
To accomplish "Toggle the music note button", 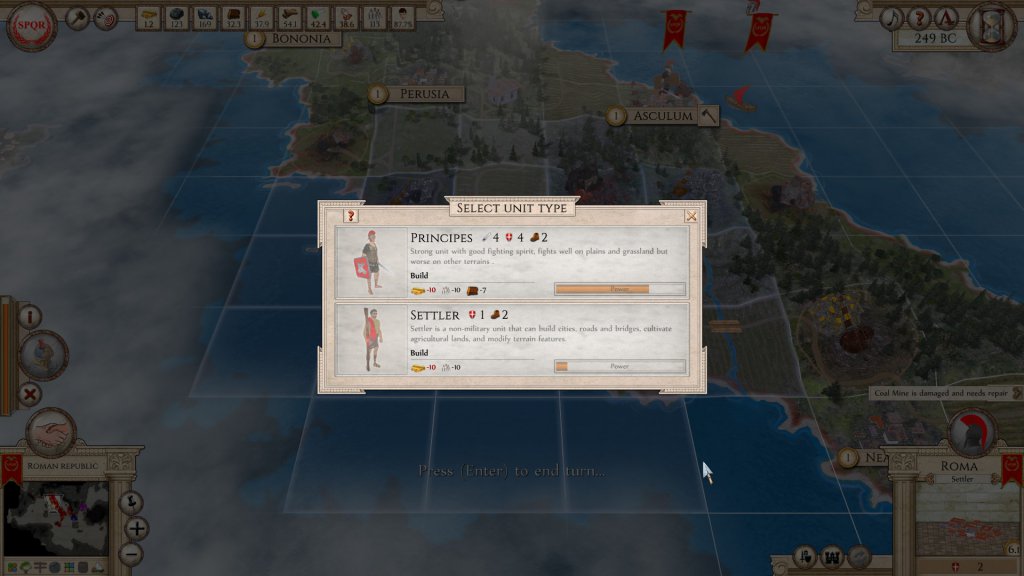I will [892, 18].
